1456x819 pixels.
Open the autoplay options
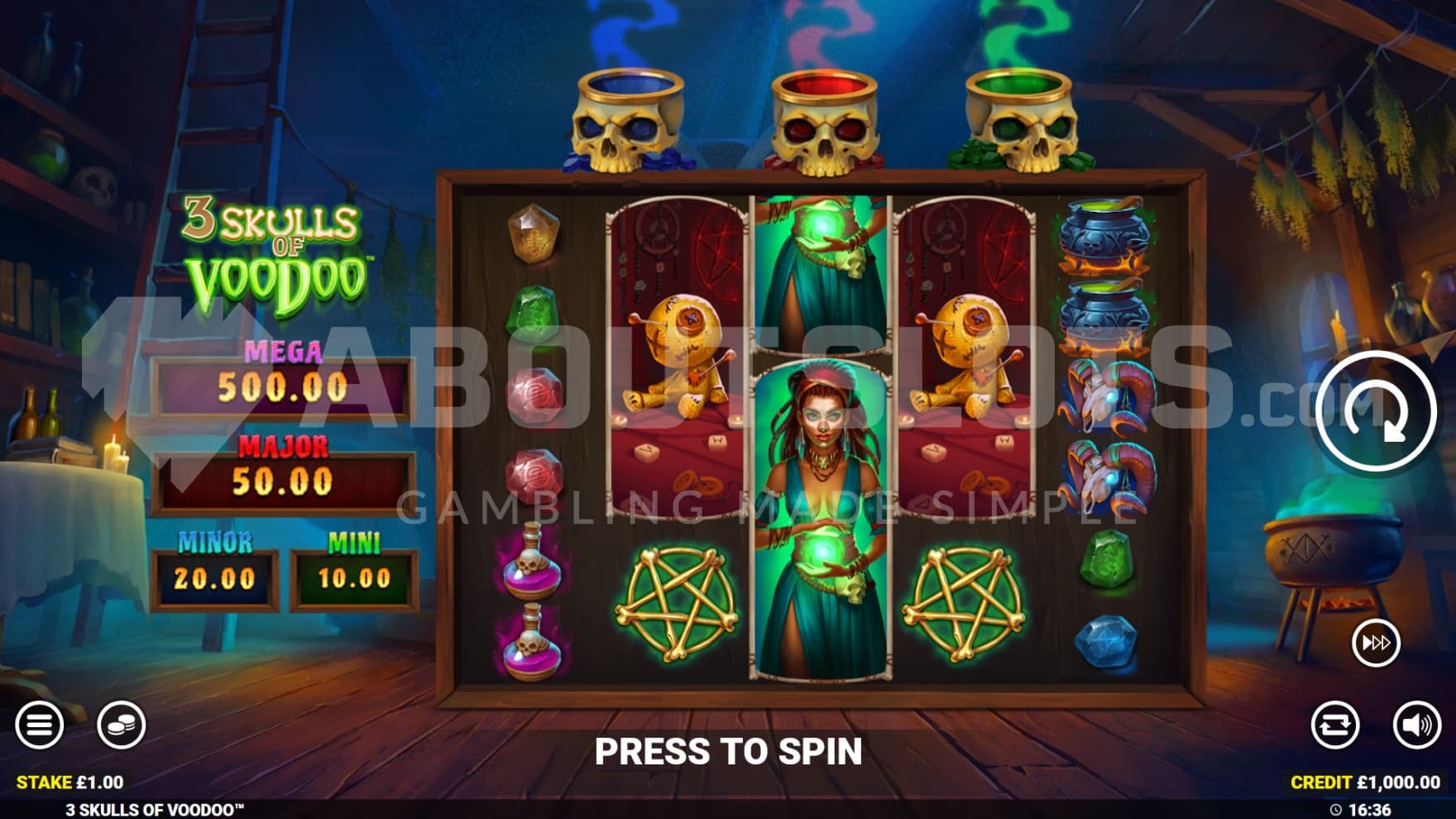point(1334,726)
